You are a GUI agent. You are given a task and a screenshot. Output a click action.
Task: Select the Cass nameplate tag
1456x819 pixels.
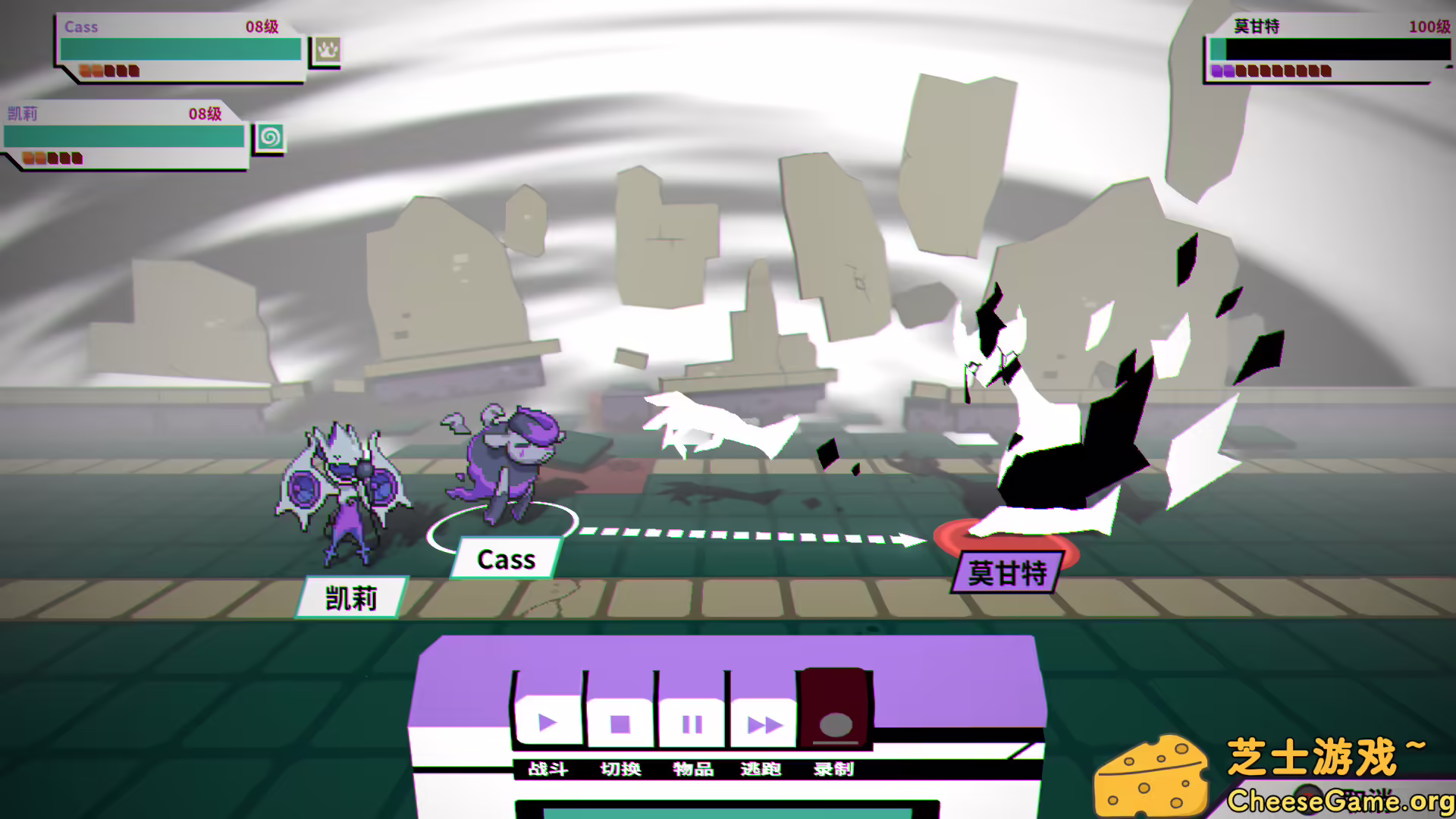[x=506, y=559]
